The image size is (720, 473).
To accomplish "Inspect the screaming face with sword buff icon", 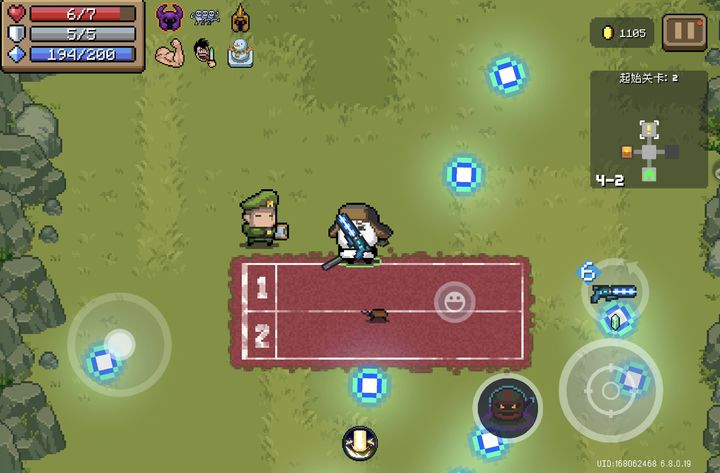I will point(205,52).
